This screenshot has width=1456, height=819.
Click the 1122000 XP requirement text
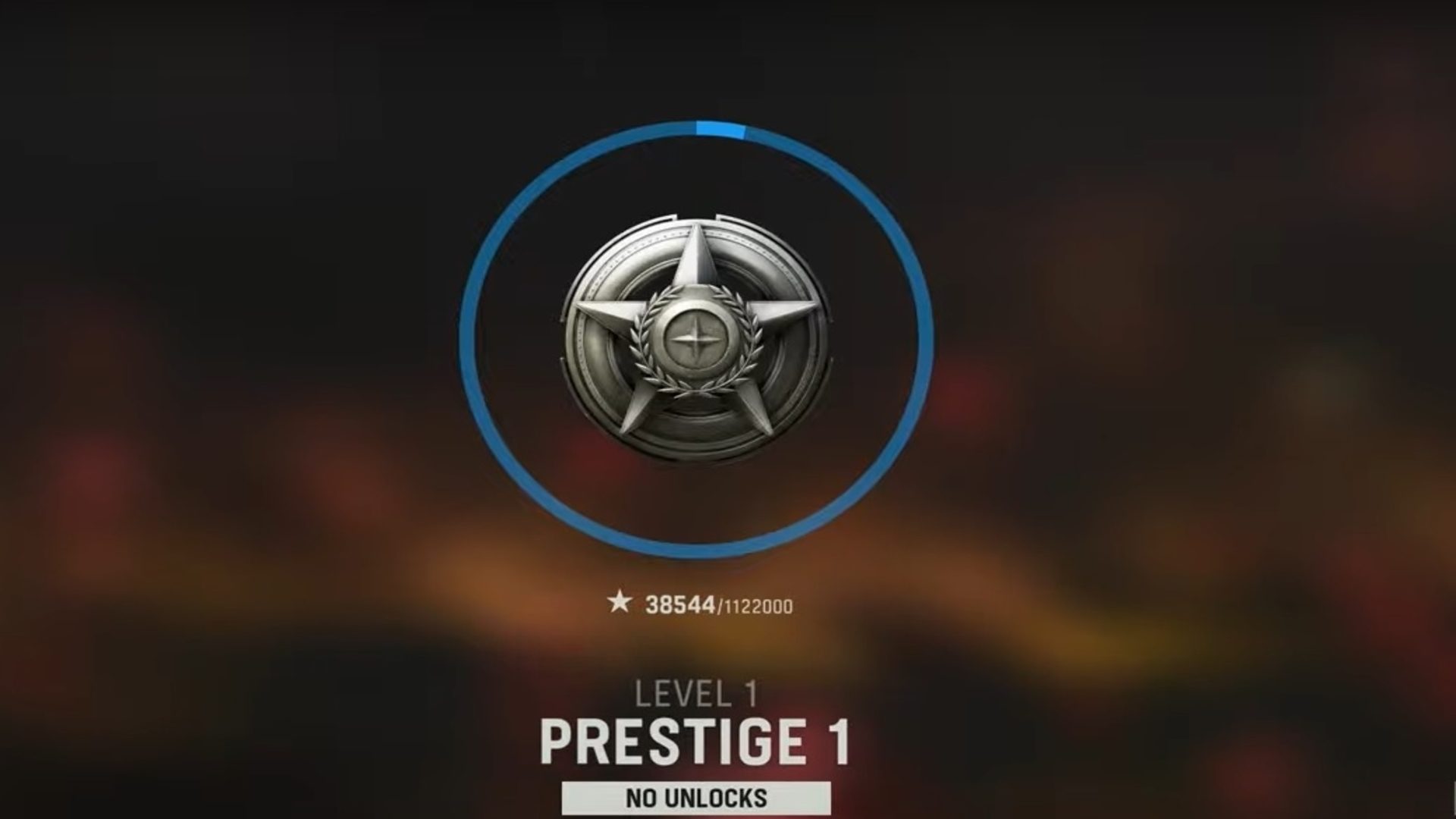pos(758,607)
